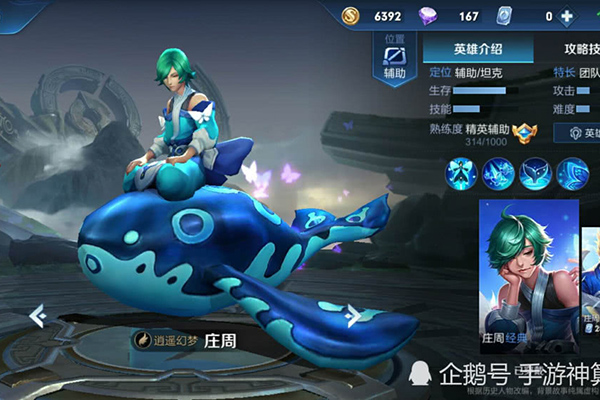View the second skill icon with streaks

(x=498, y=174)
